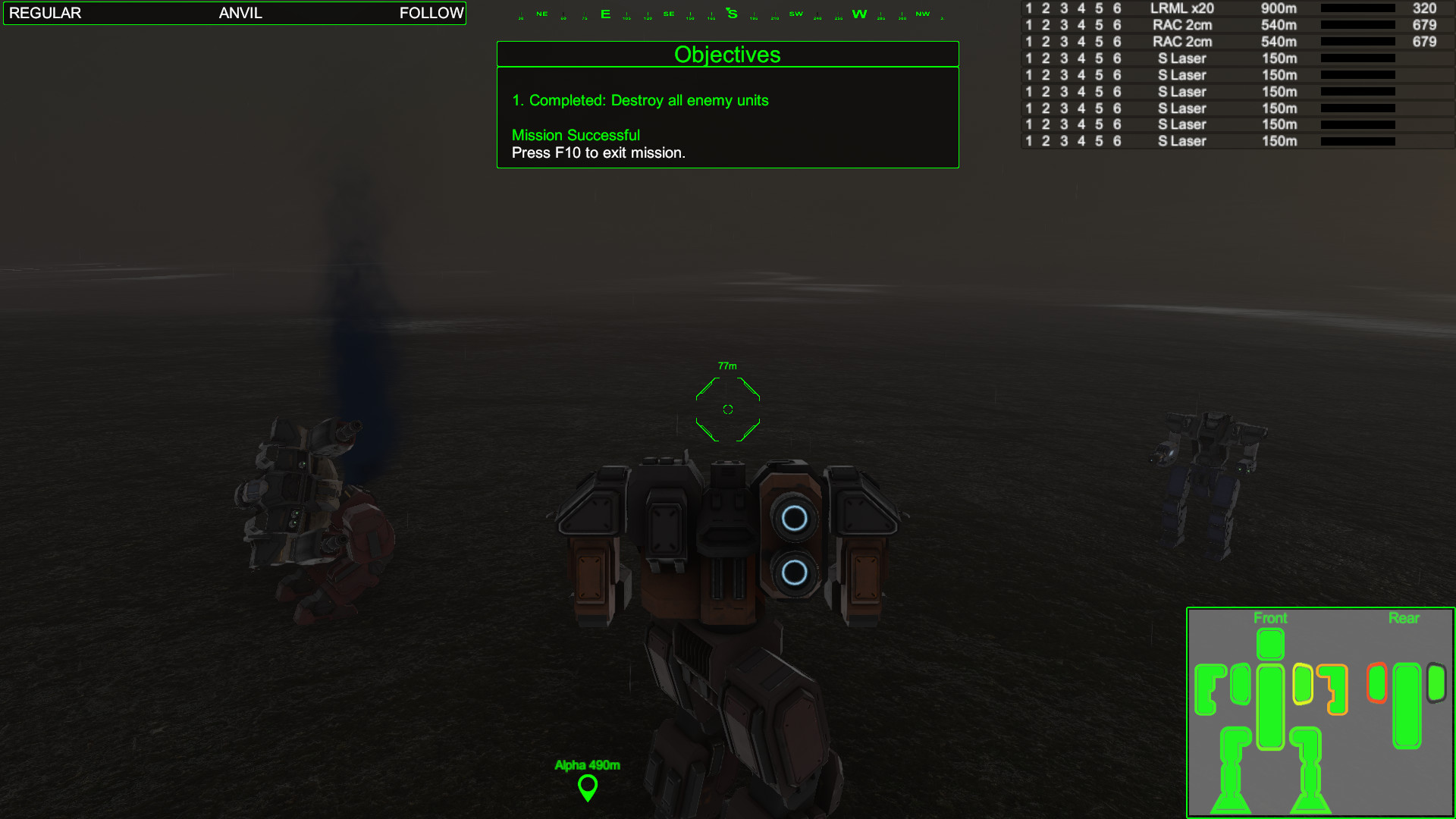
Task: Select the targeting reticle crosshair
Action: tap(727, 409)
